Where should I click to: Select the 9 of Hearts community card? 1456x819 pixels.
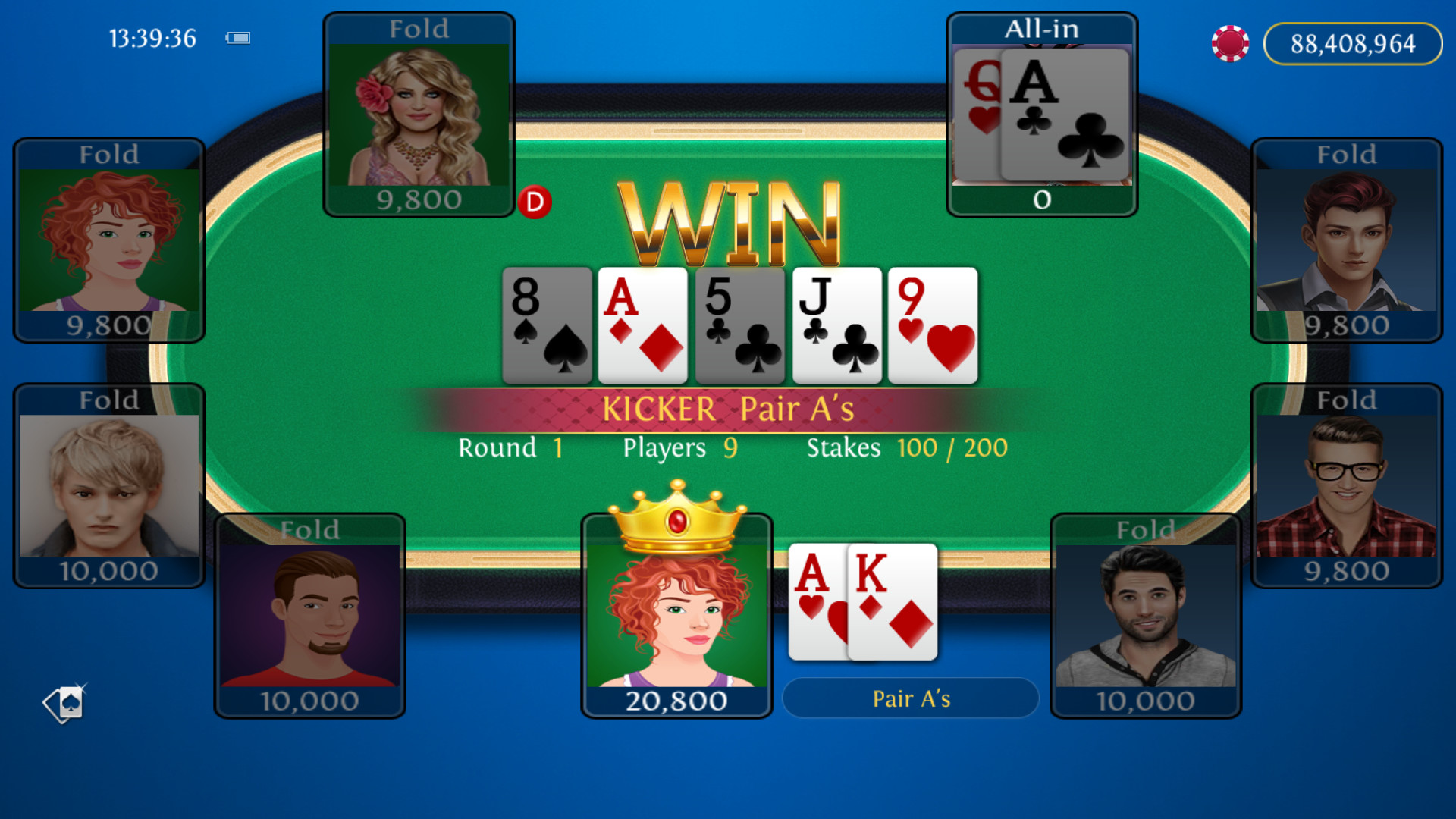click(x=932, y=325)
